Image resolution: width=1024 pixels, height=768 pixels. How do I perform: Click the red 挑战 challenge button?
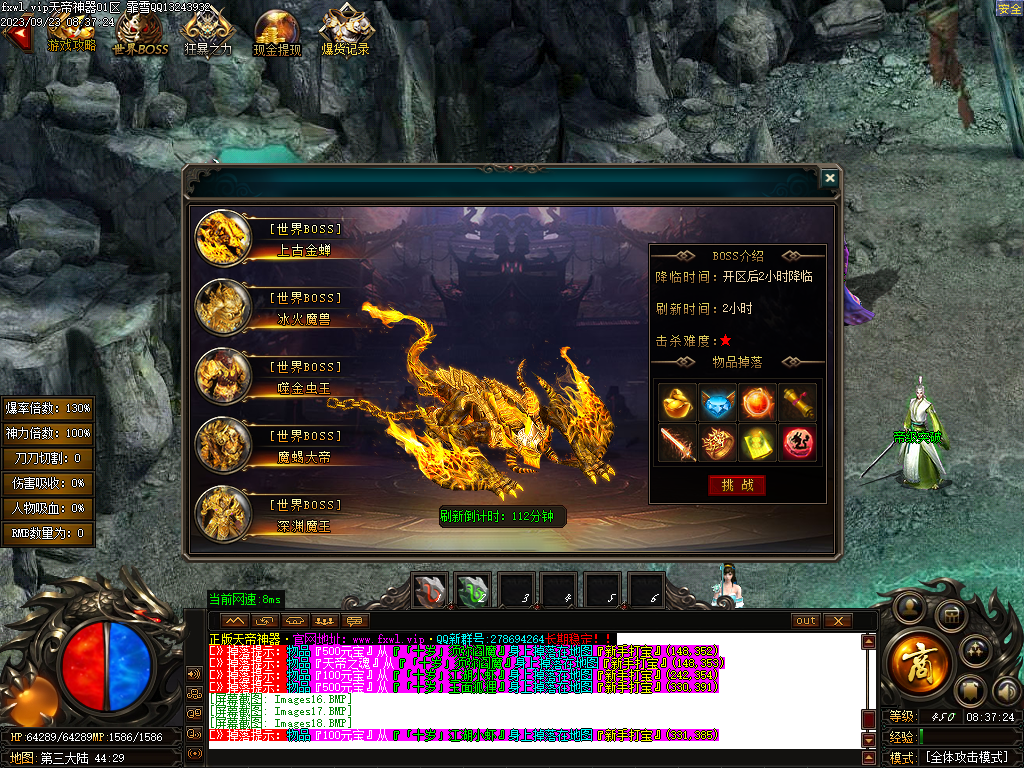tap(737, 485)
